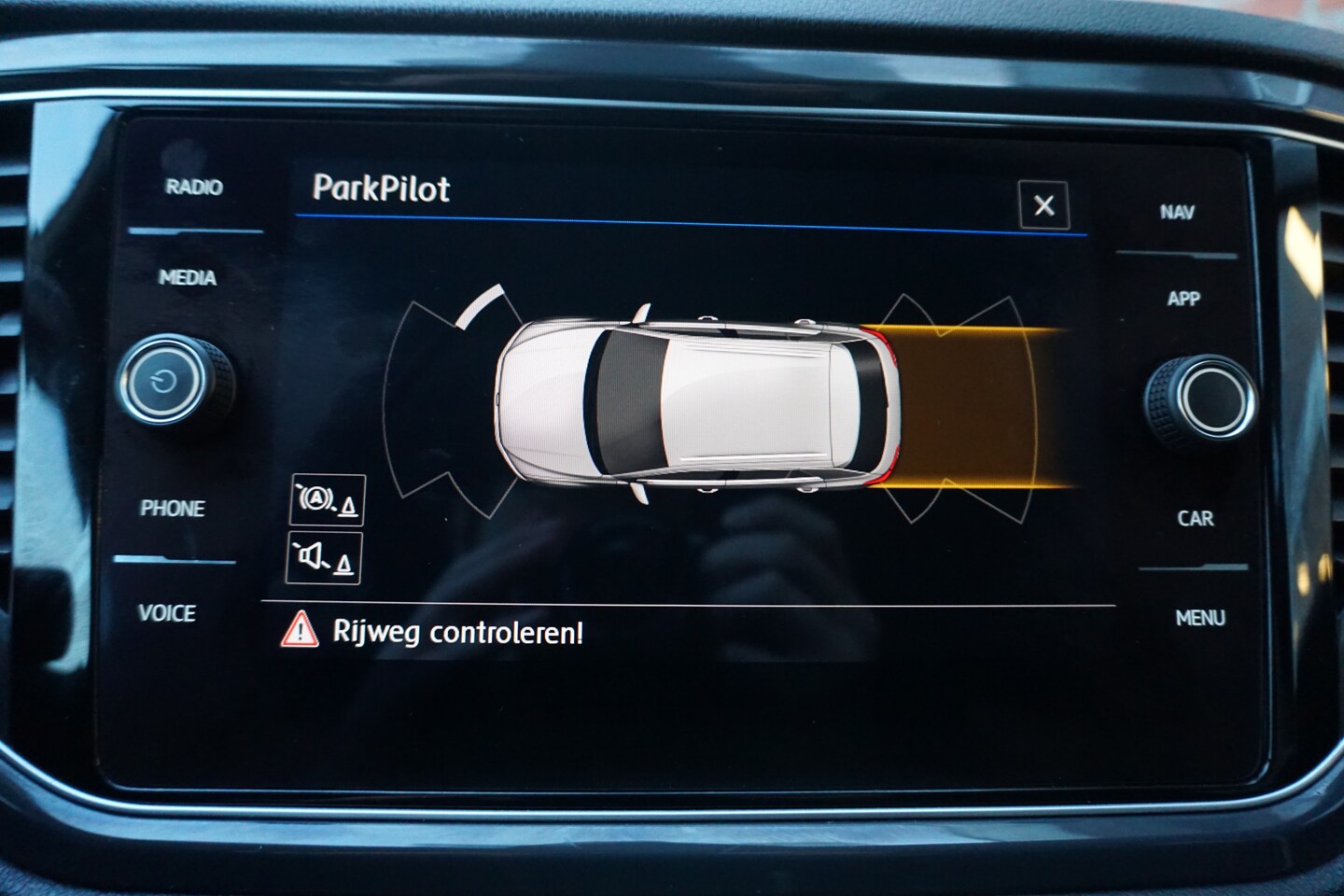Screen dimensions: 1344x896
Task: Mute the parking sensor sound icon
Action: (x=323, y=558)
